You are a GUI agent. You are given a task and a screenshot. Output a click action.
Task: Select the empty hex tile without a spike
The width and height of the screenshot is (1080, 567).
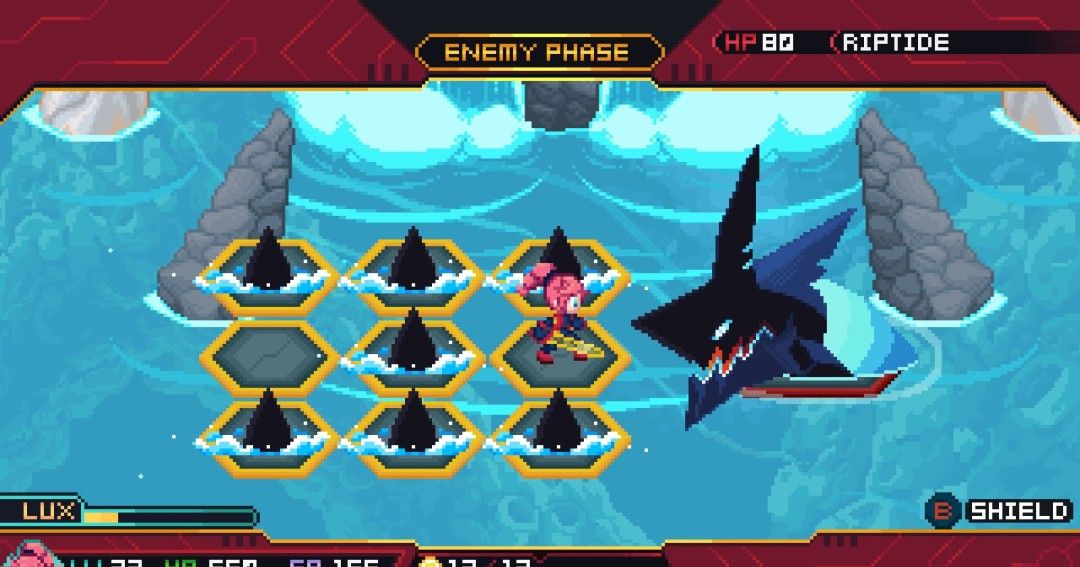[x=270, y=357]
